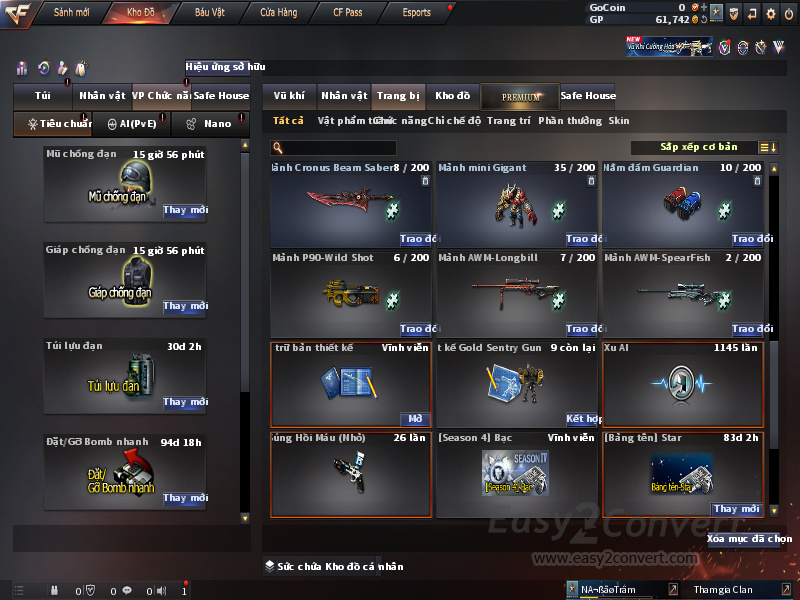Open the Sắp xếp cơ bản sort dropdown
Screen dimensions: 800x600
pos(698,147)
